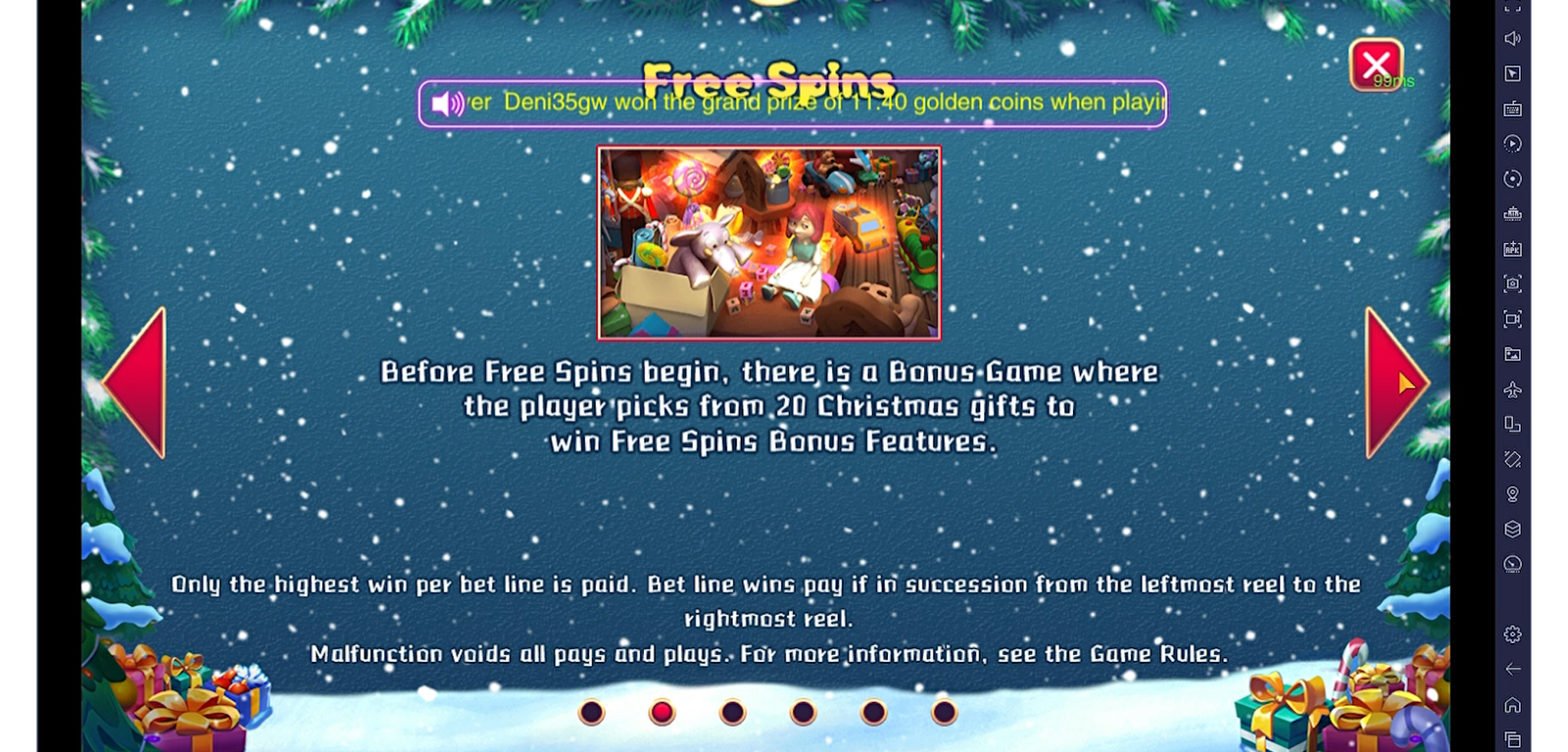Image resolution: width=1568 pixels, height=752 pixels.
Task: Go to the next info page arrow
Action: [1396, 382]
